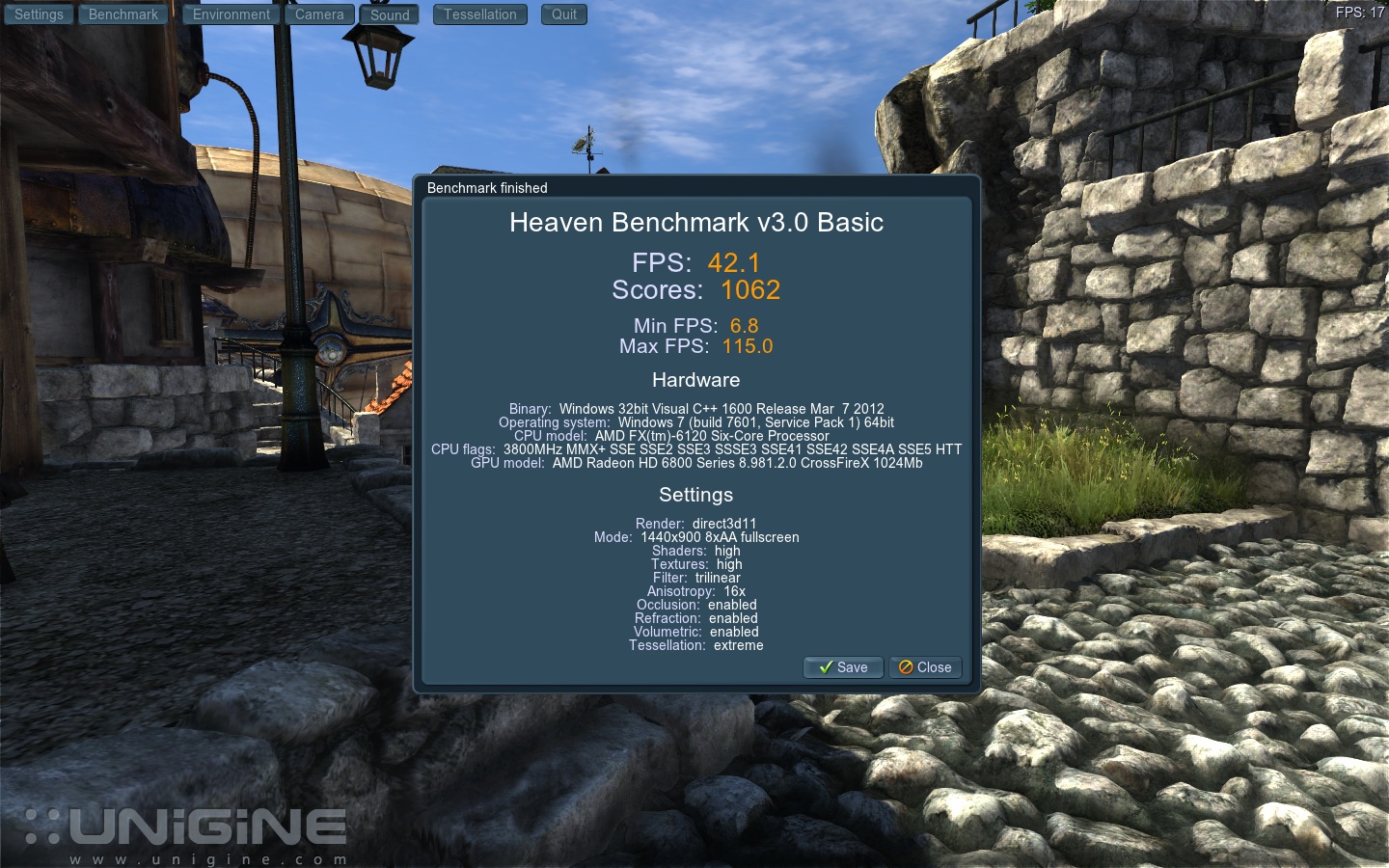Quit the Heaven Benchmark
The height and width of the screenshot is (868, 1389).
pyautogui.click(x=564, y=14)
